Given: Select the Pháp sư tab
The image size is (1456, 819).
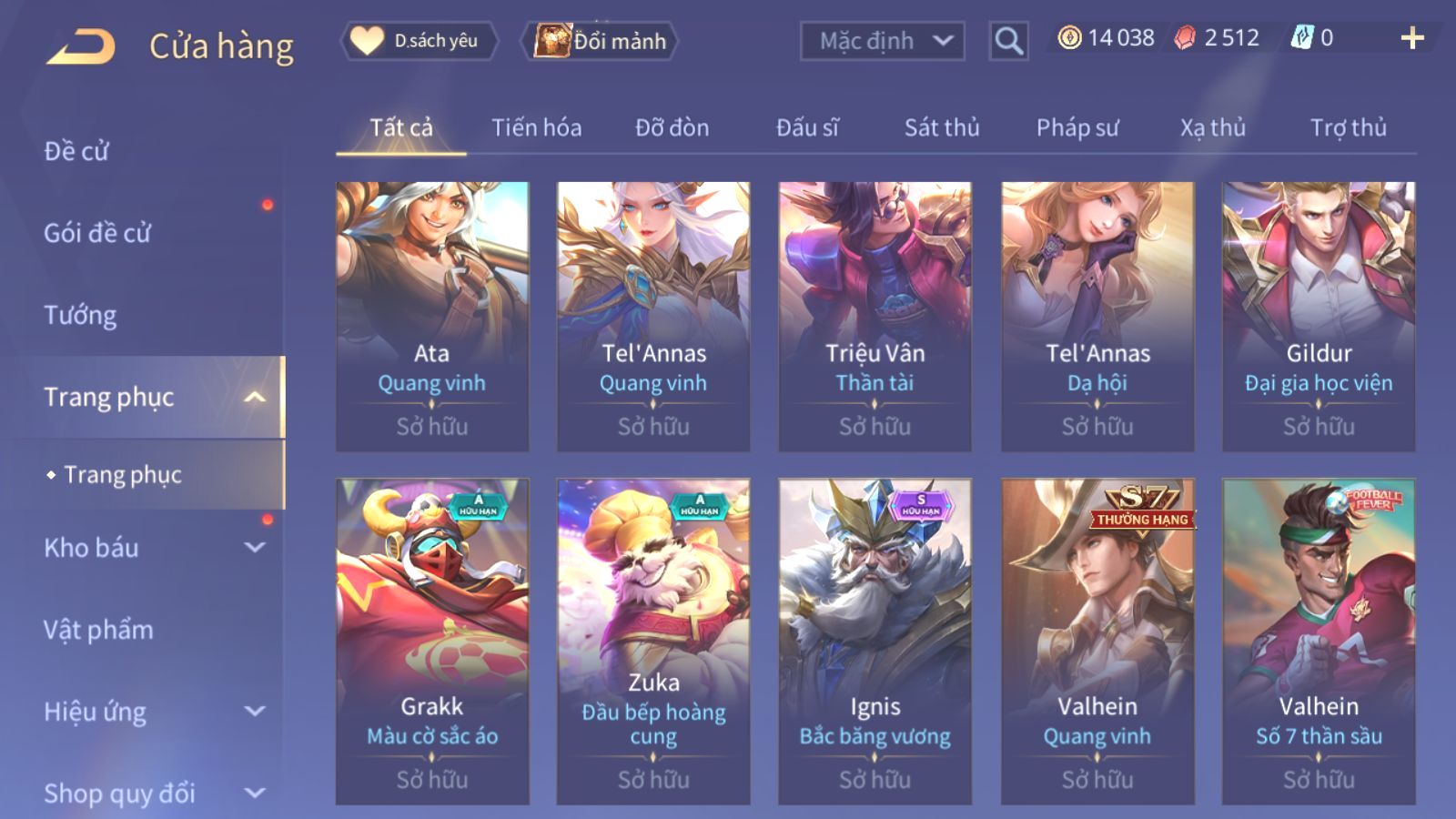Looking at the screenshot, I should (1077, 127).
